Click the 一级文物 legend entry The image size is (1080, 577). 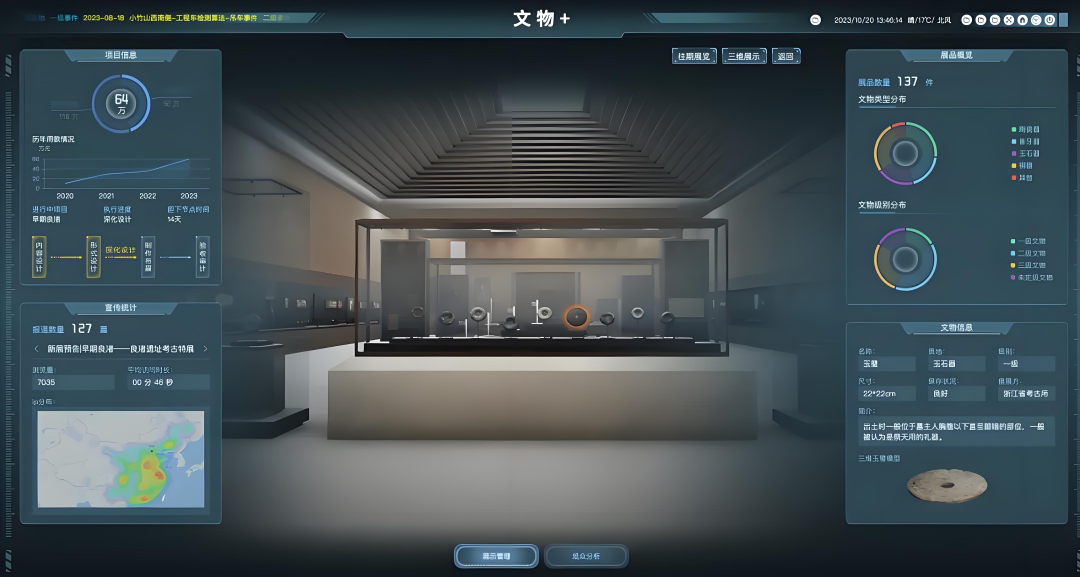(x=1031, y=242)
